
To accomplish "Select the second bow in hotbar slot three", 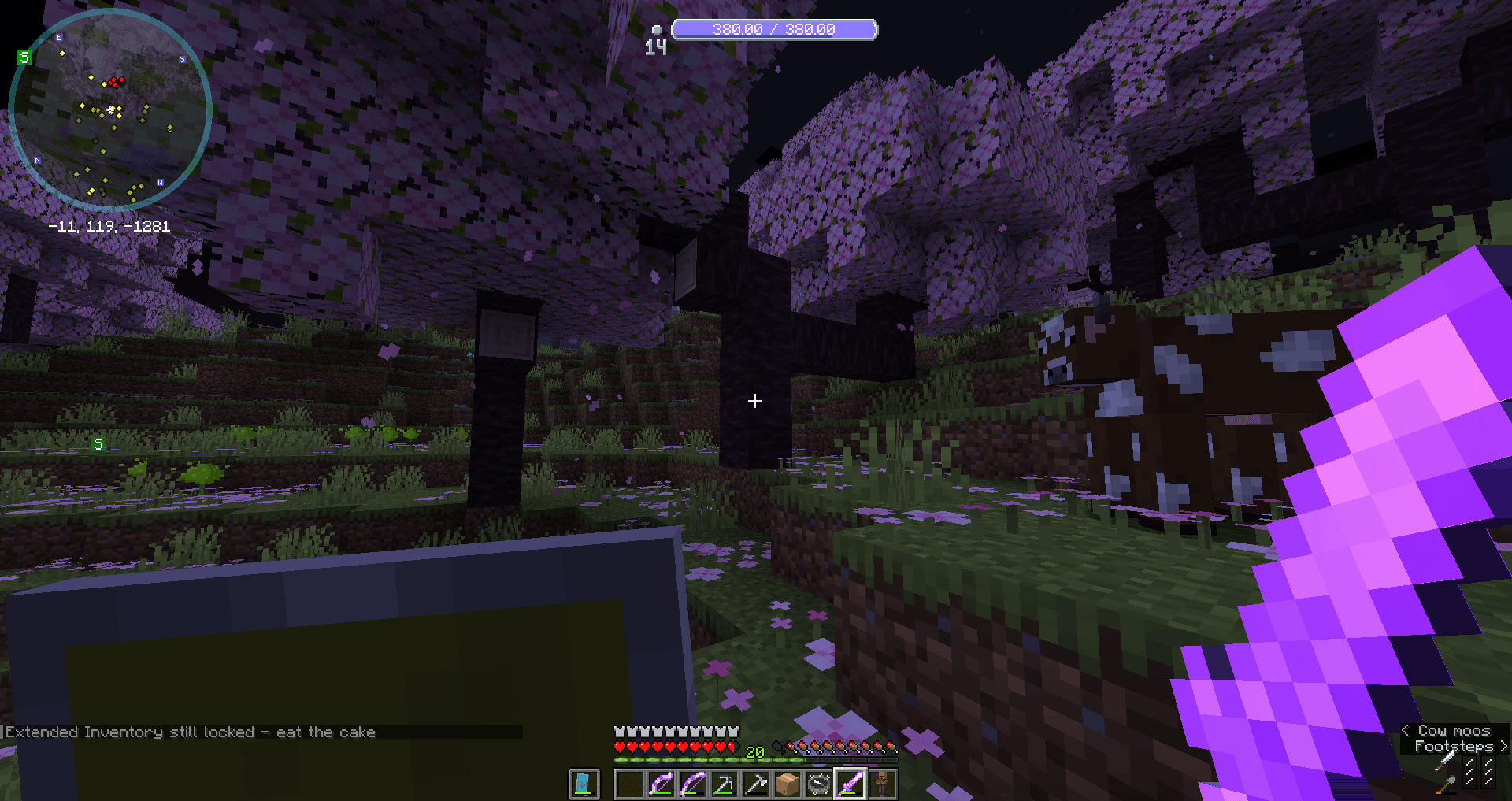I will coord(693,784).
